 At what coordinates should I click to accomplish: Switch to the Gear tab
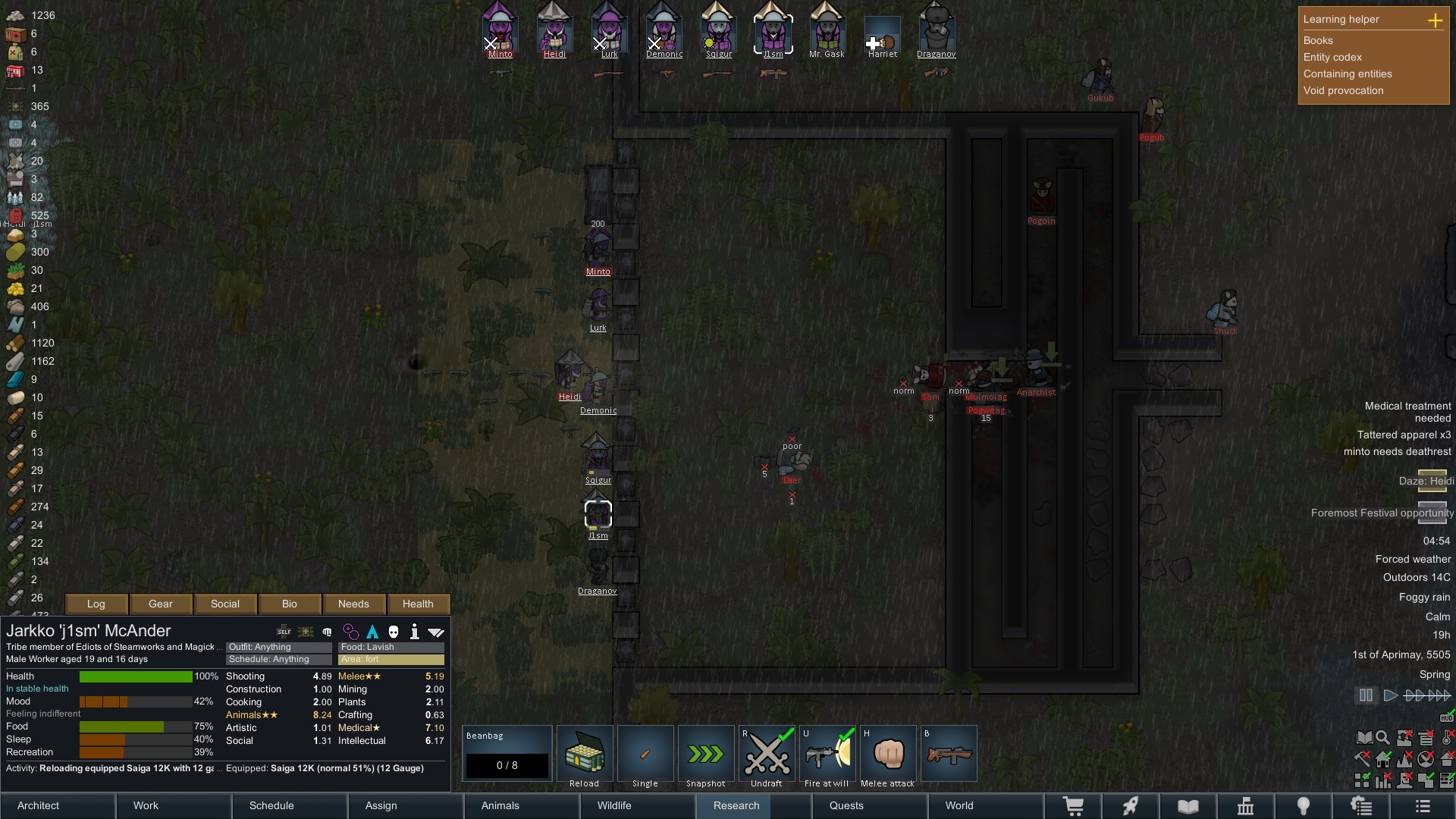pos(161,604)
